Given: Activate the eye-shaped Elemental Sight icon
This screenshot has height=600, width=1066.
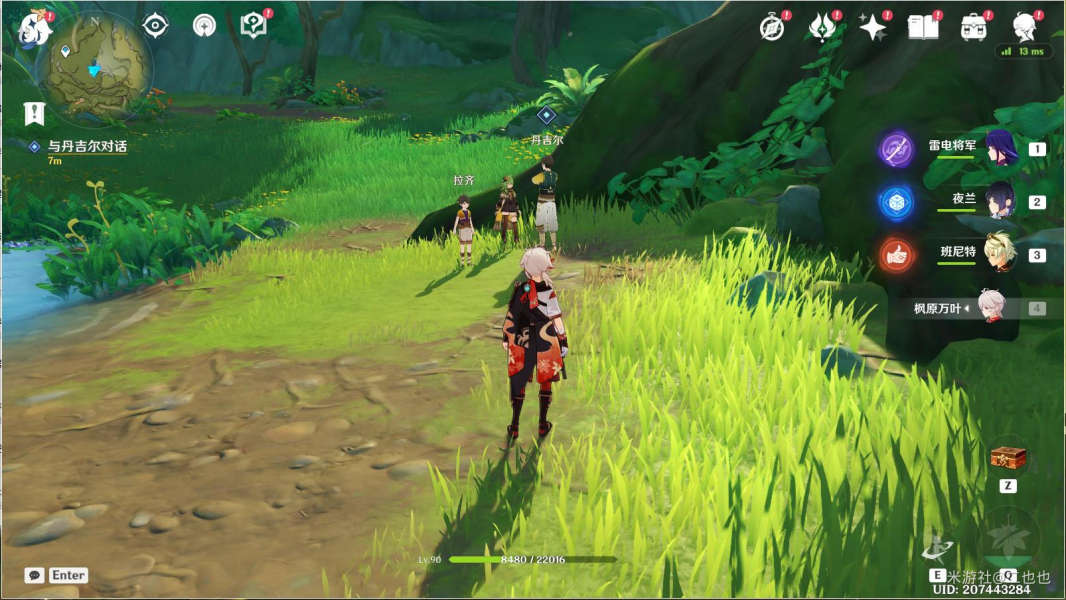Looking at the screenshot, I should (155, 26).
